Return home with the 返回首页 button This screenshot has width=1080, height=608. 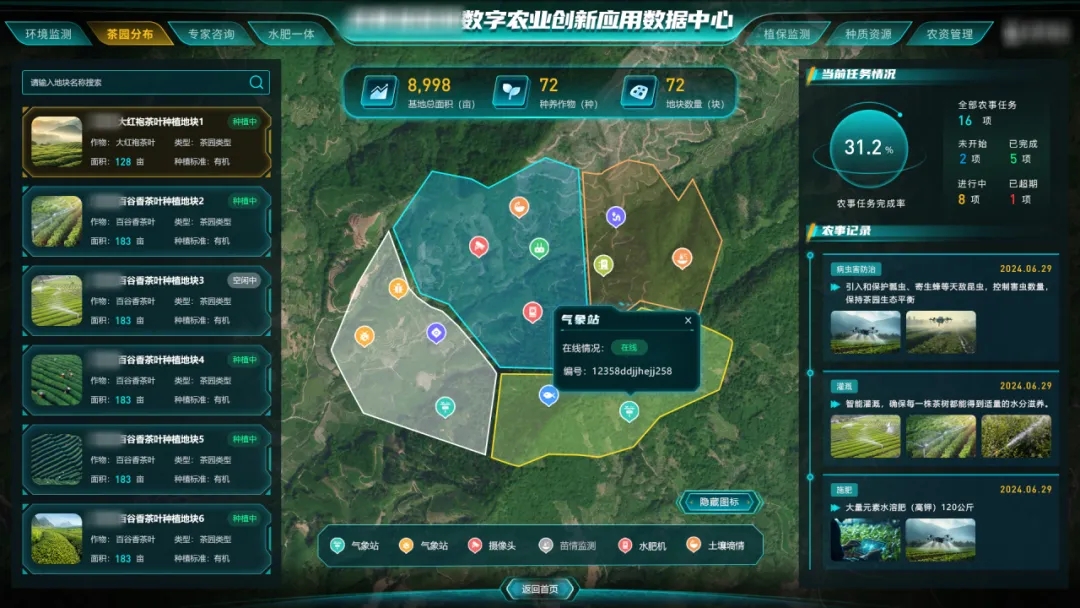[539, 588]
